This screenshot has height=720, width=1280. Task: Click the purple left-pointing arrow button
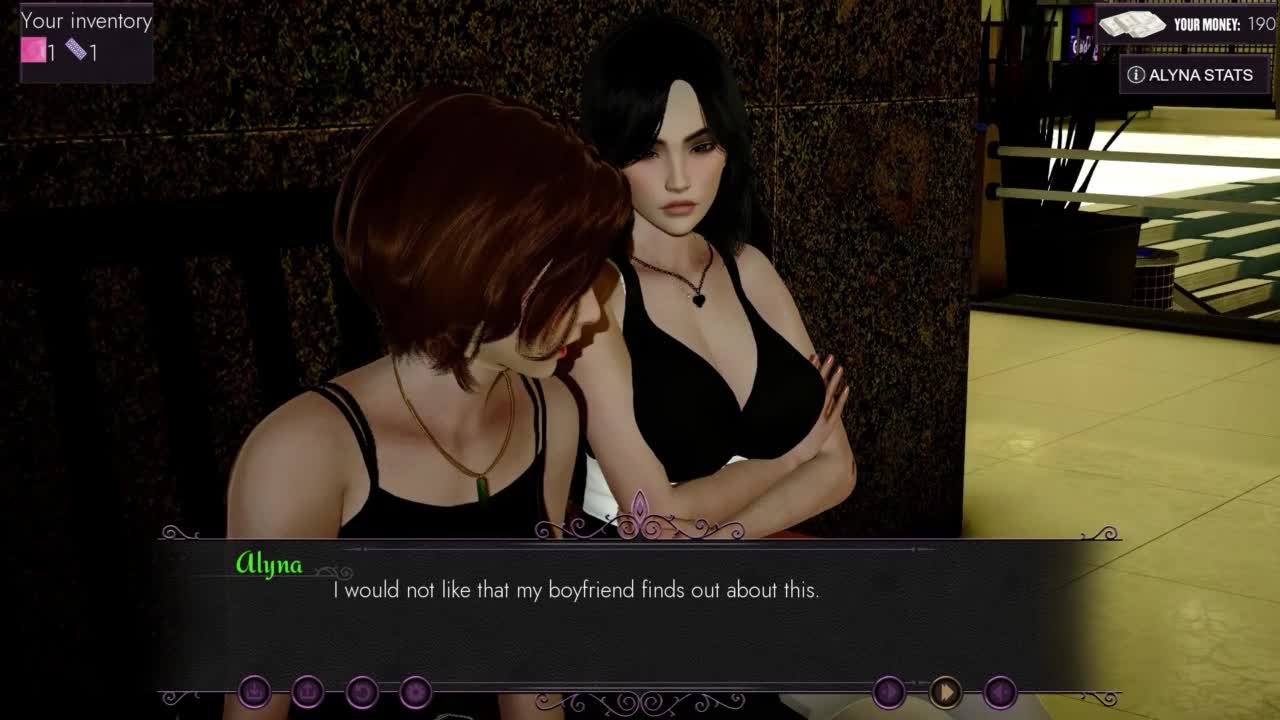point(1001,691)
